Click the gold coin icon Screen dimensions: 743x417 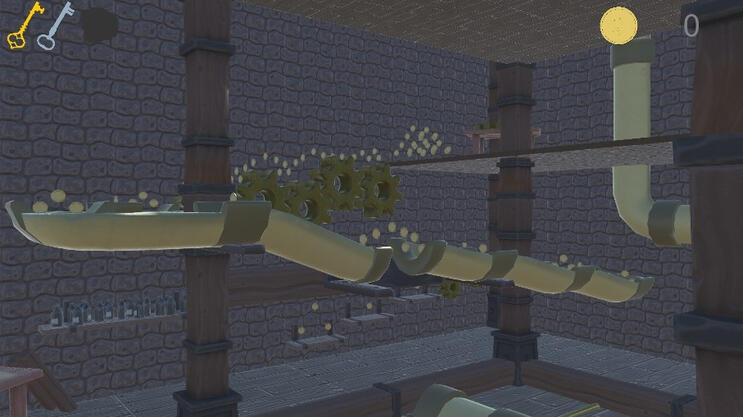coord(618,24)
